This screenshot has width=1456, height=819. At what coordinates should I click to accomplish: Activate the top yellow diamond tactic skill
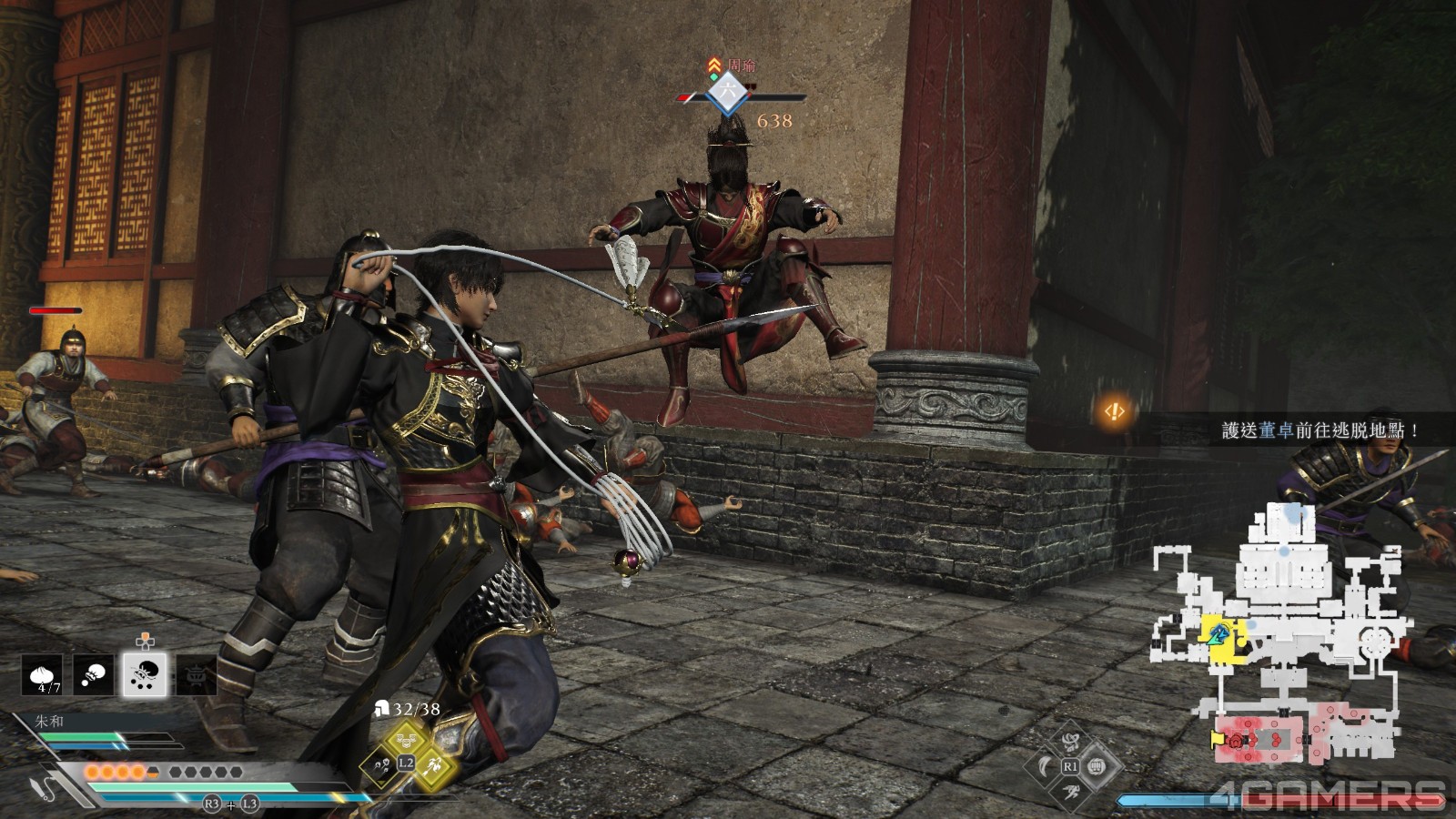point(406,737)
